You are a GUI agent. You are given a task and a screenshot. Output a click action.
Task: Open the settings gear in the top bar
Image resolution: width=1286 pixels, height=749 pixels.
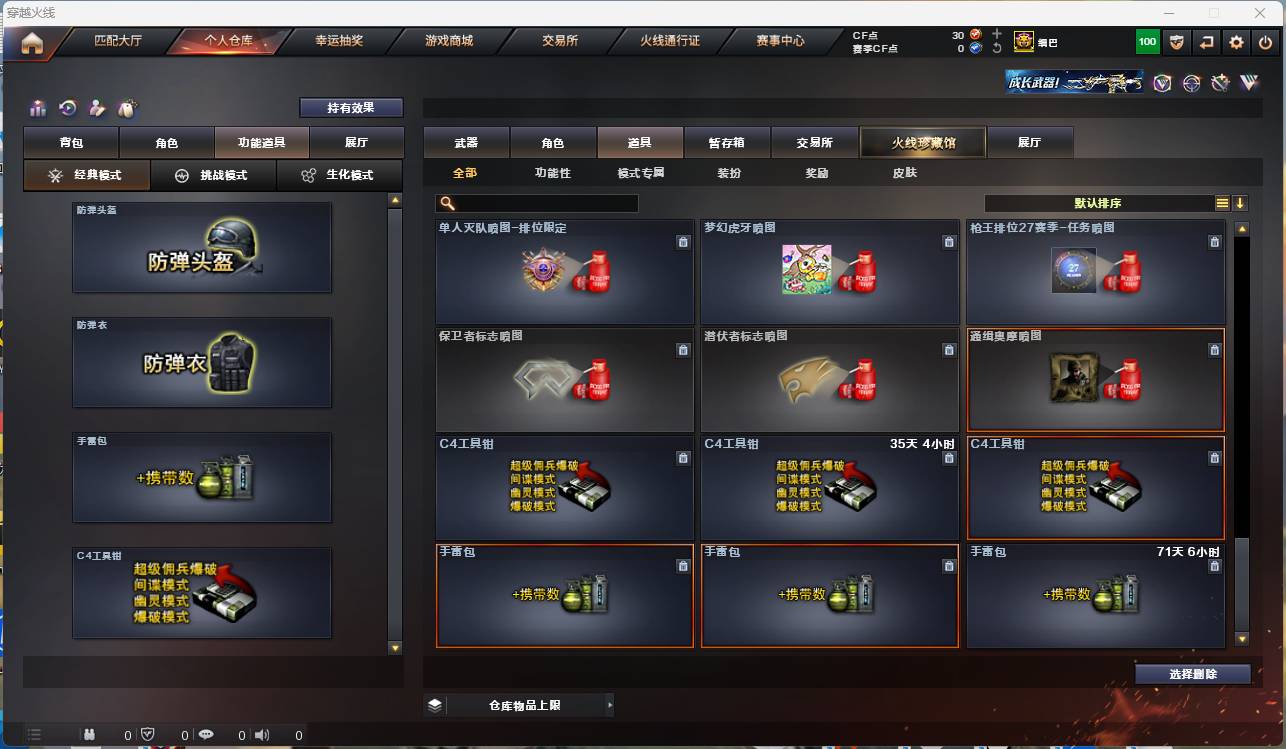(1237, 42)
